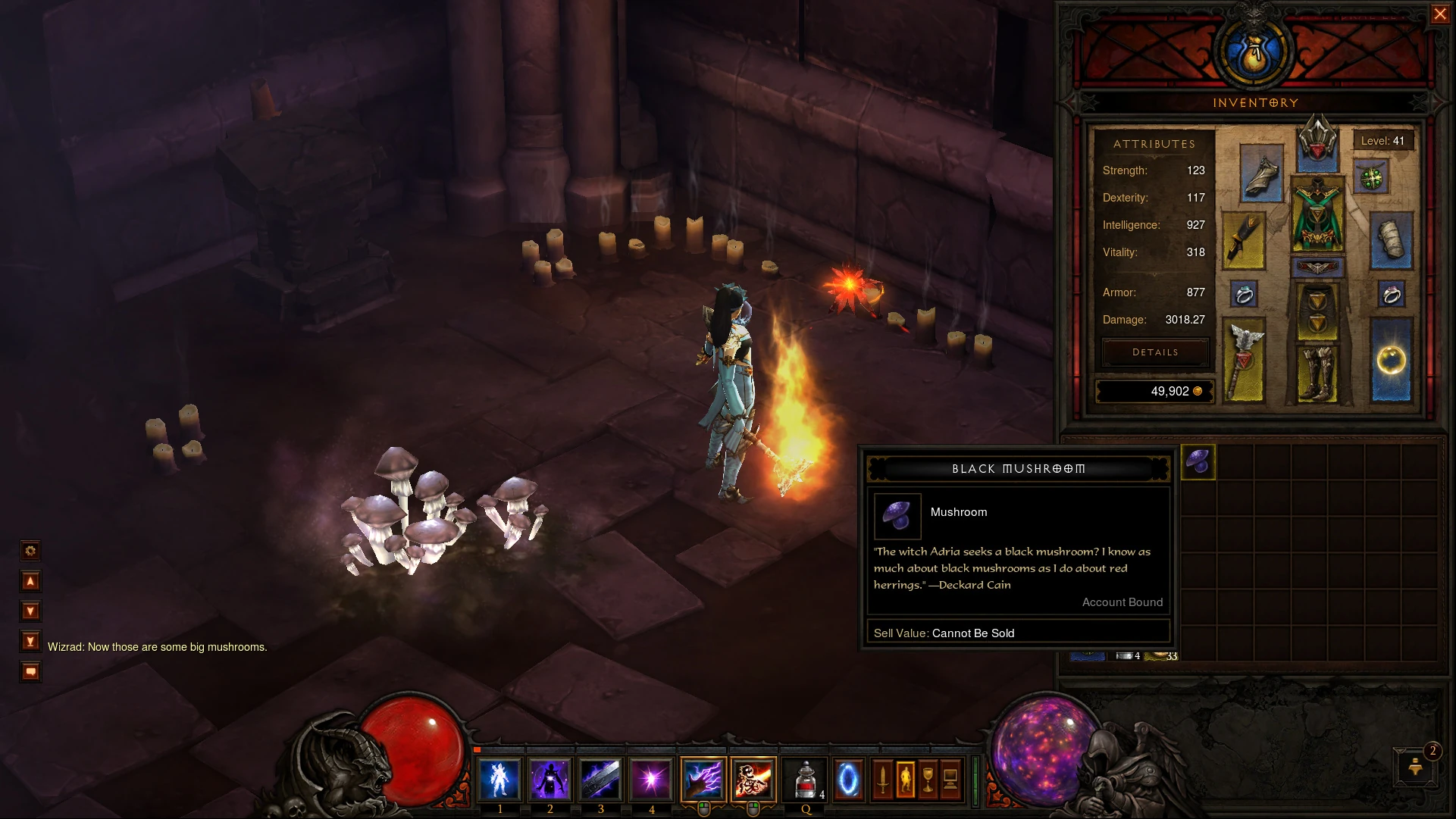
Task: Open game options via the gear icon
Action: click(x=30, y=551)
